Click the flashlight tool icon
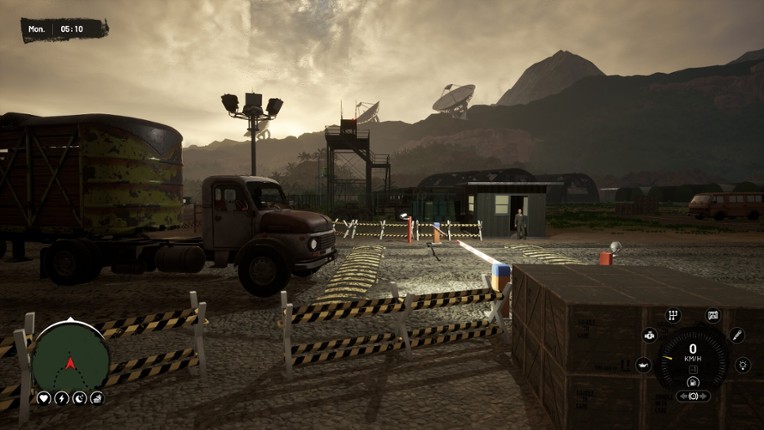The height and width of the screenshot is (430, 764). pos(737,335)
